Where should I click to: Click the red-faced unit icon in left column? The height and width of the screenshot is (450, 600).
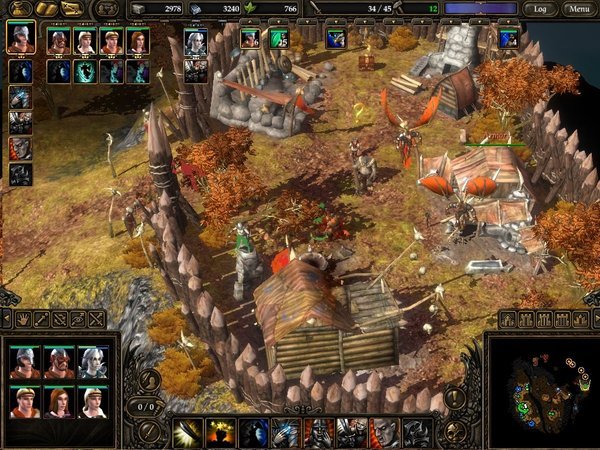click(20, 148)
